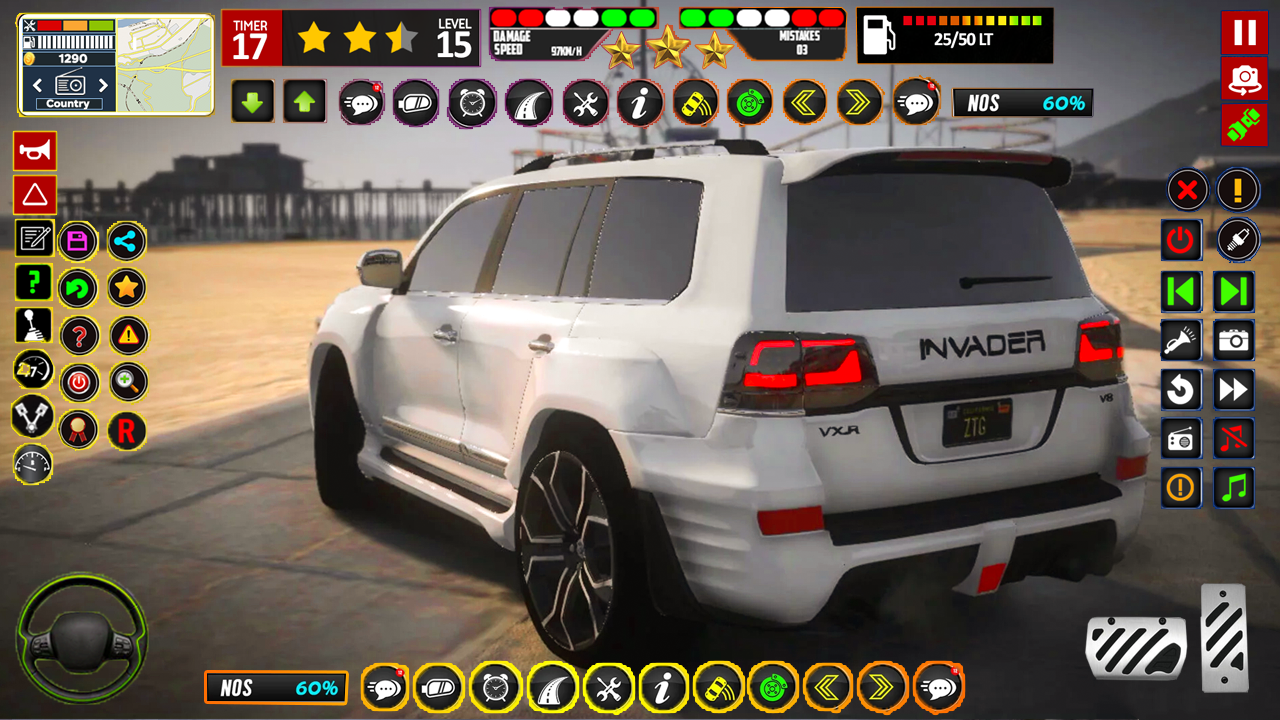Switch camera view from the top-right menu
Image resolution: width=1280 pixels, height=720 pixels.
pos(1244,76)
